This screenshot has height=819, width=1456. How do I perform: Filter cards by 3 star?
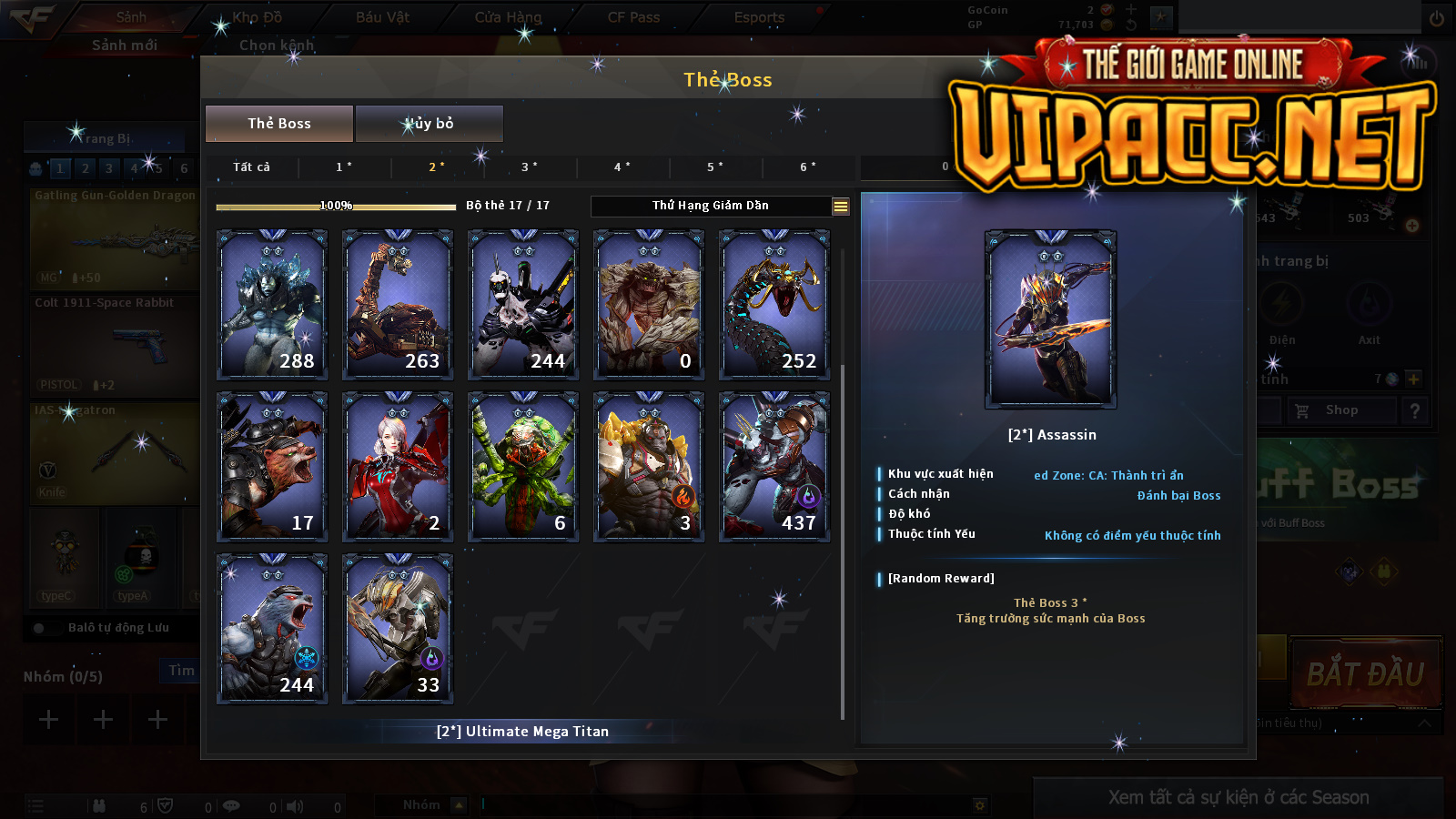[x=530, y=167]
